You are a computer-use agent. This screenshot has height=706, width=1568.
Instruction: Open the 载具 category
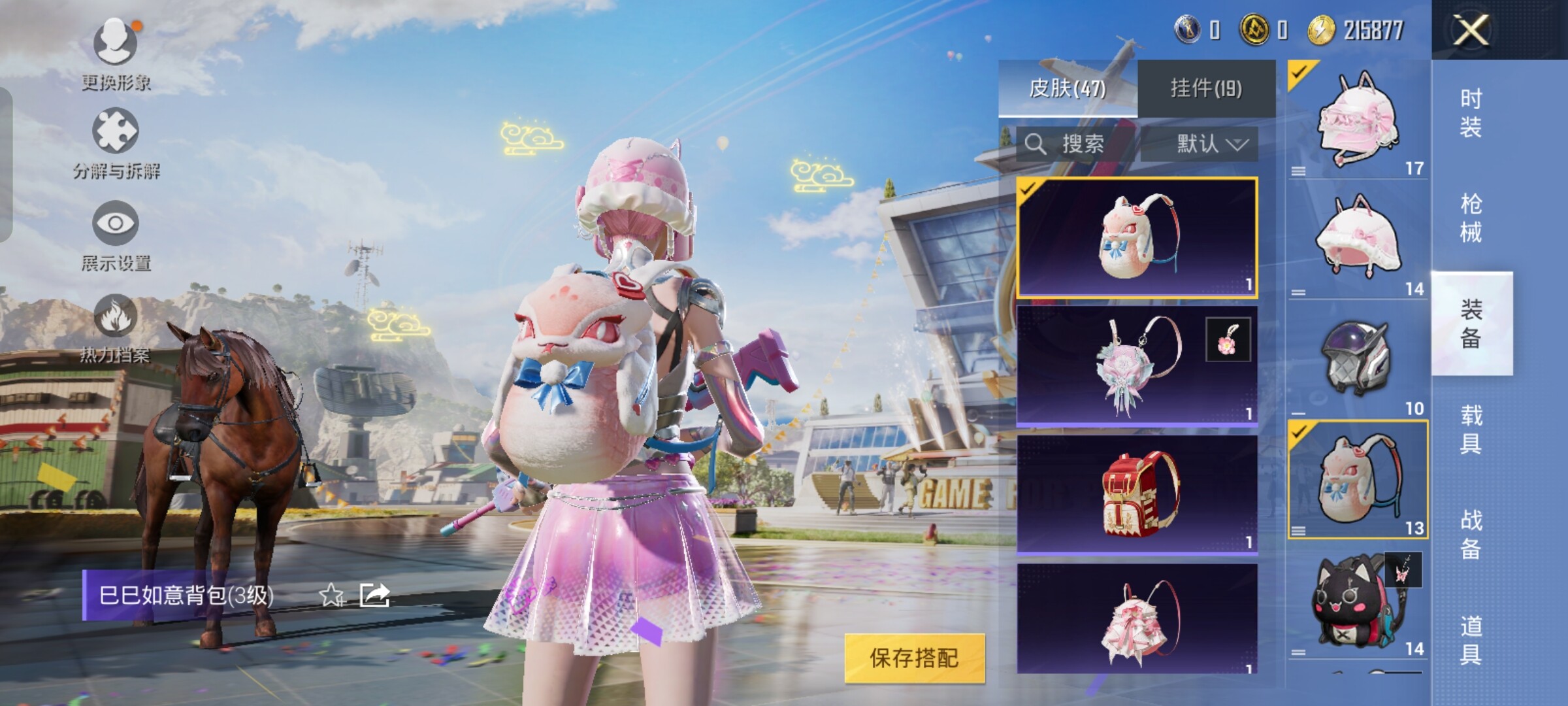click(1471, 429)
